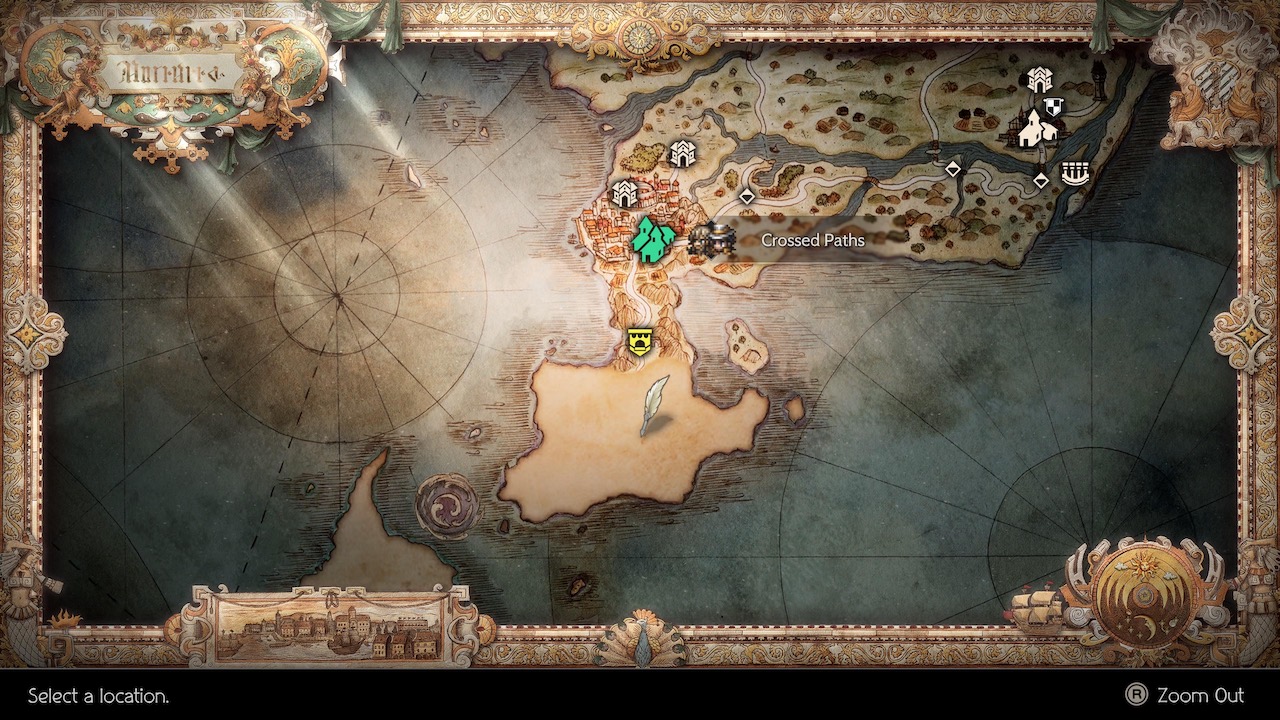Select the yellow shield marker below the city
1280x720 pixels.
click(x=638, y=340)
